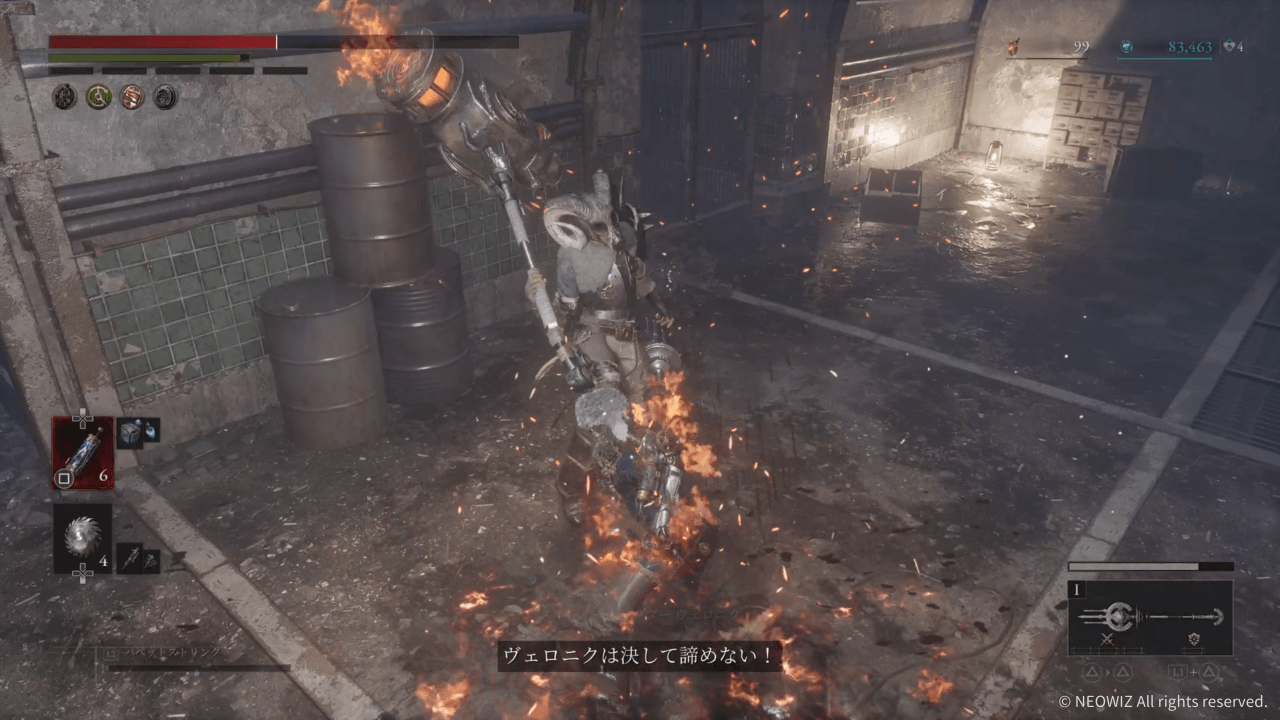The width and height of the screenshot is (1280, 720).
Task: Inspect the first dark status effect icon
Action: coord(65,96)
